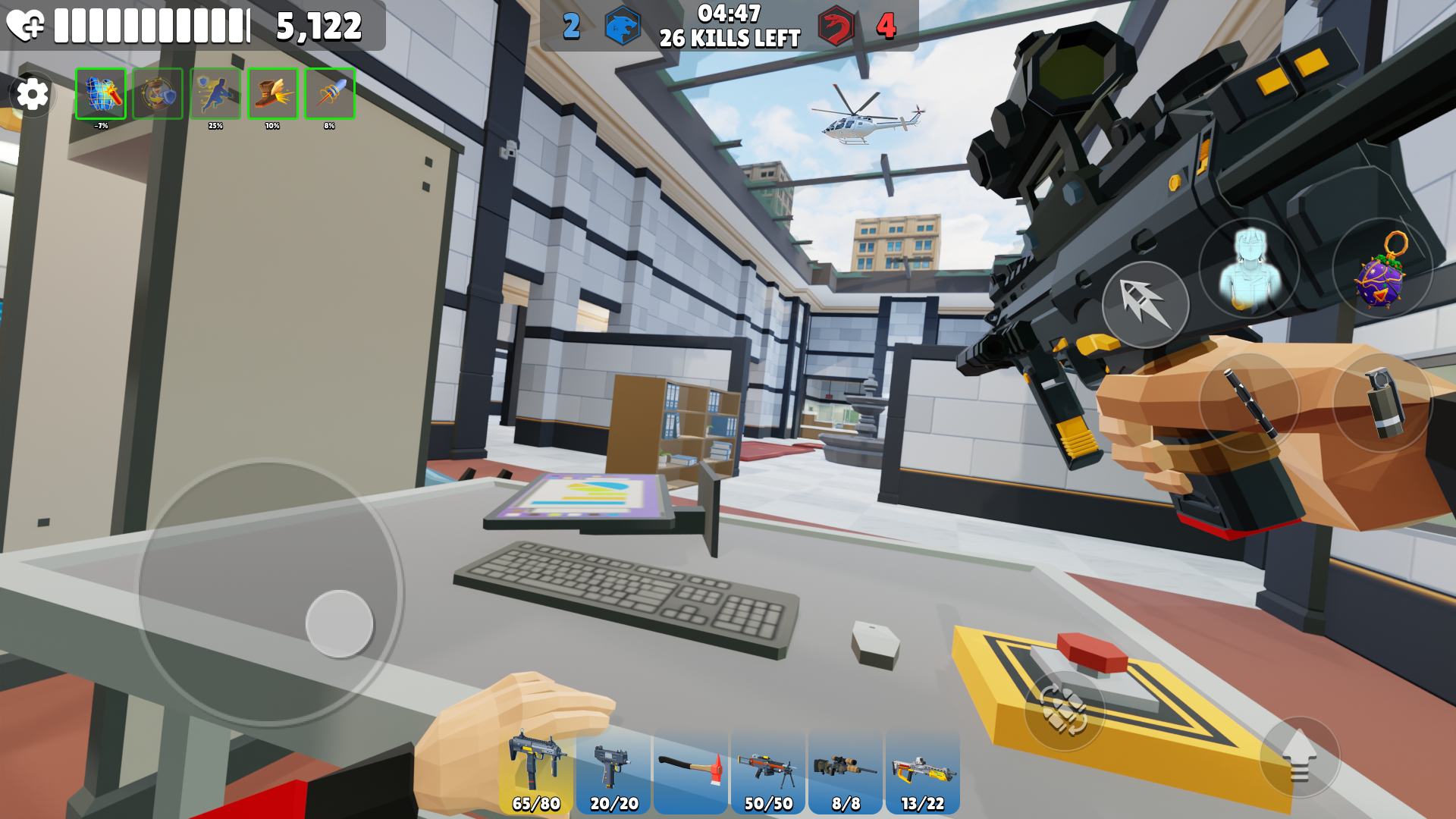1456x819 pixels.
Task: Select the sprinting shield perk showing 25%
Action: point(215,95)
